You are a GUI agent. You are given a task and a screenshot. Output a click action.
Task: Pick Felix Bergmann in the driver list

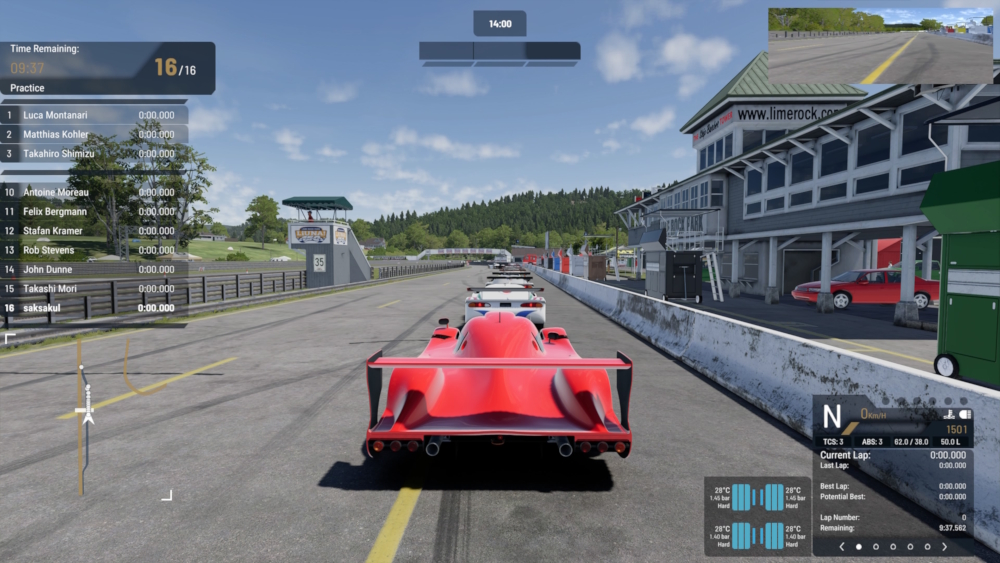coord(95,212)
